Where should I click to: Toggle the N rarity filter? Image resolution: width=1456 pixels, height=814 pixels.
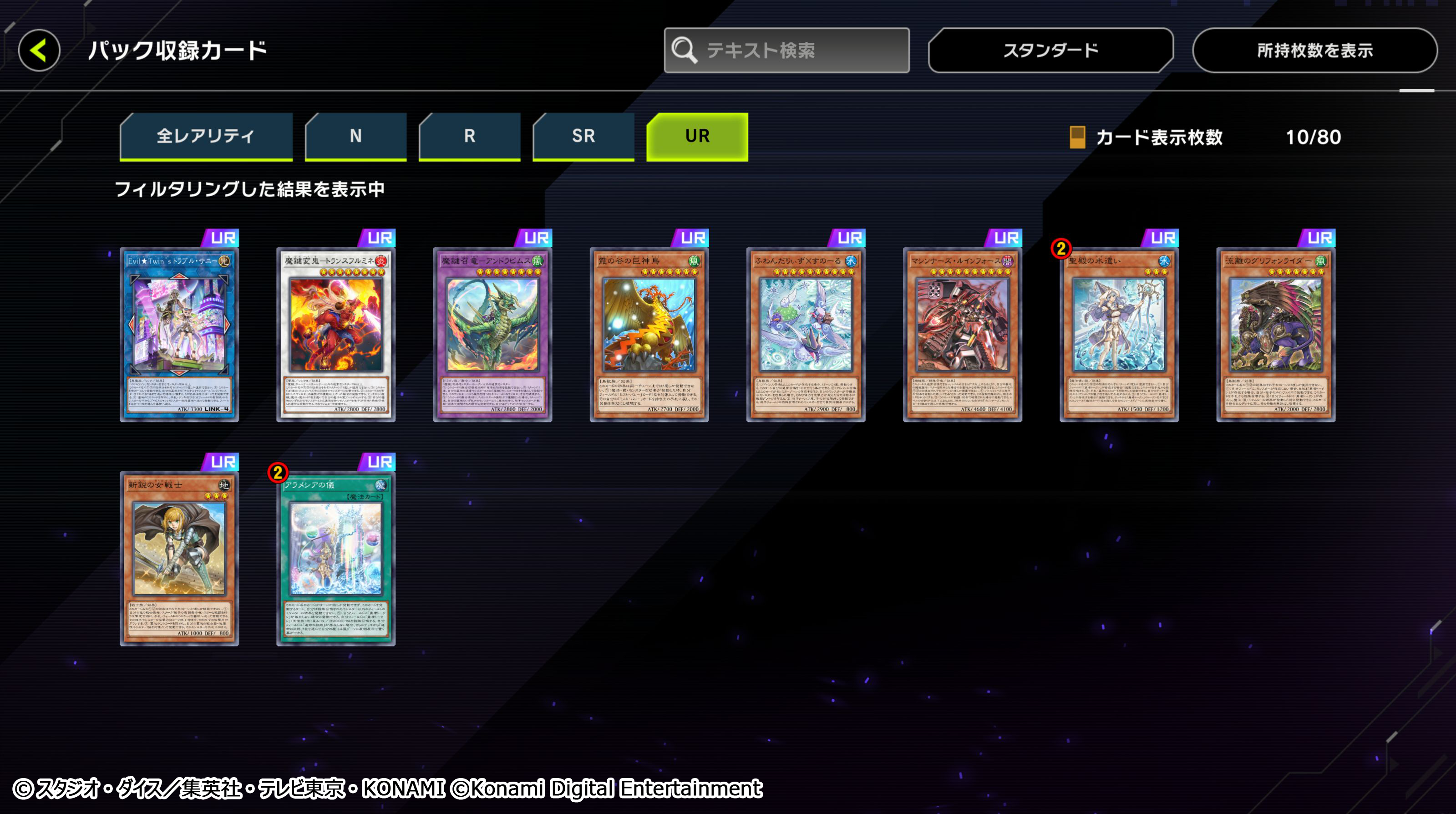(x=355, y=136)
